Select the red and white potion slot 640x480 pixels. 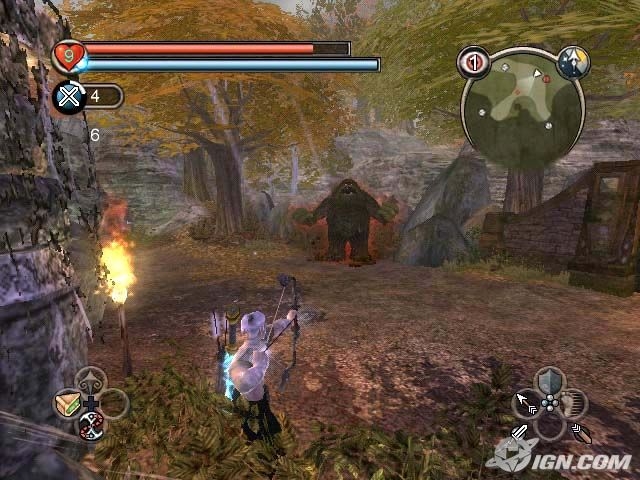click(x=90, y=425)
